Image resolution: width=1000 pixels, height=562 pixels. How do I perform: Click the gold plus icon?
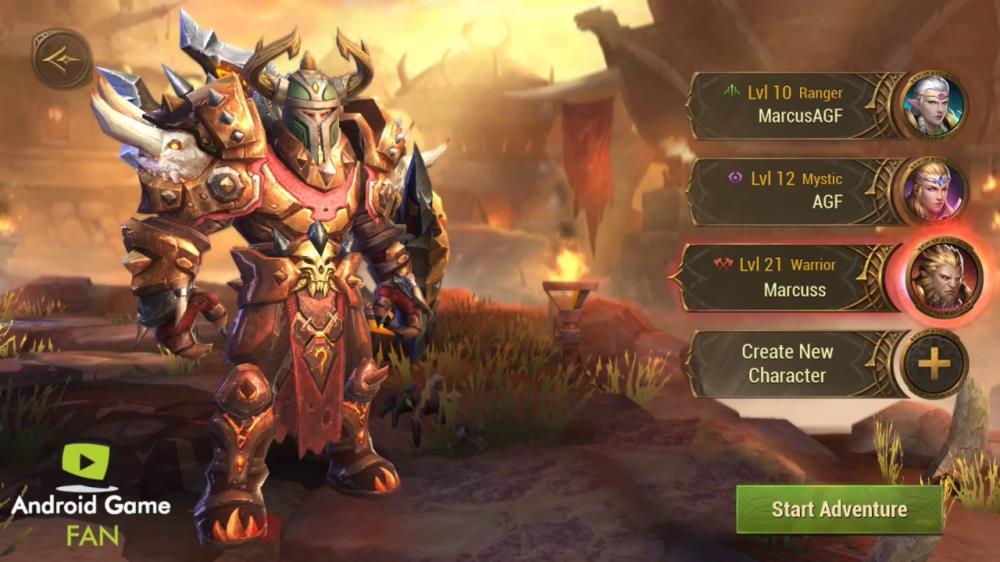[x=934, y=364]
